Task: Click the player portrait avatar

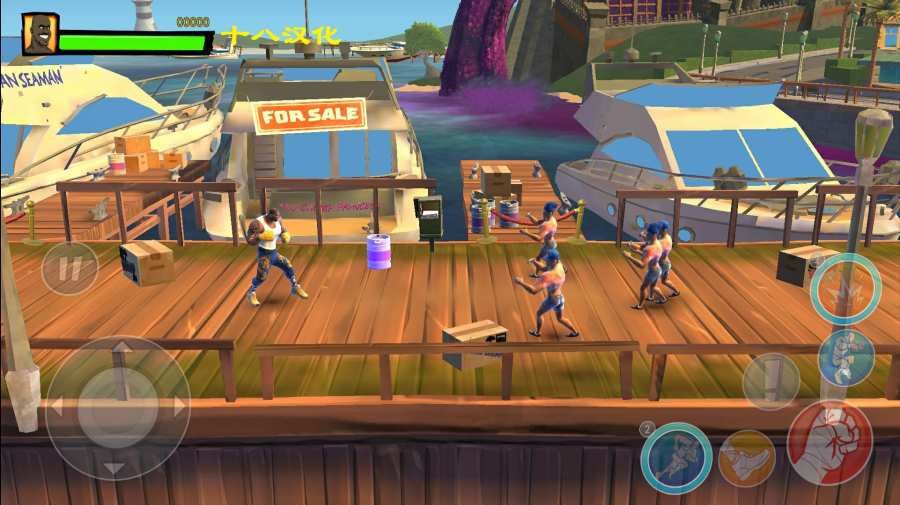Action: tap(40, 34)
